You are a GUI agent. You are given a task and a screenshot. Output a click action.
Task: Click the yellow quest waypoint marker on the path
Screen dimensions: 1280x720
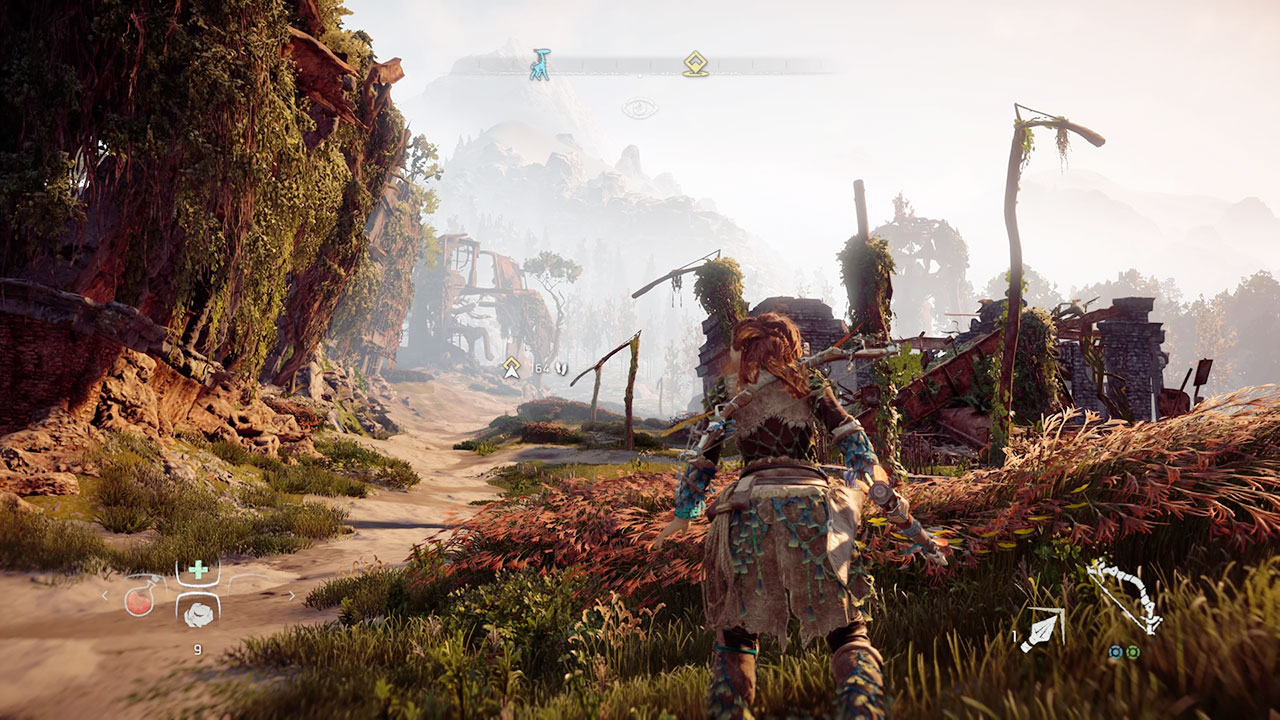[512, 368]
